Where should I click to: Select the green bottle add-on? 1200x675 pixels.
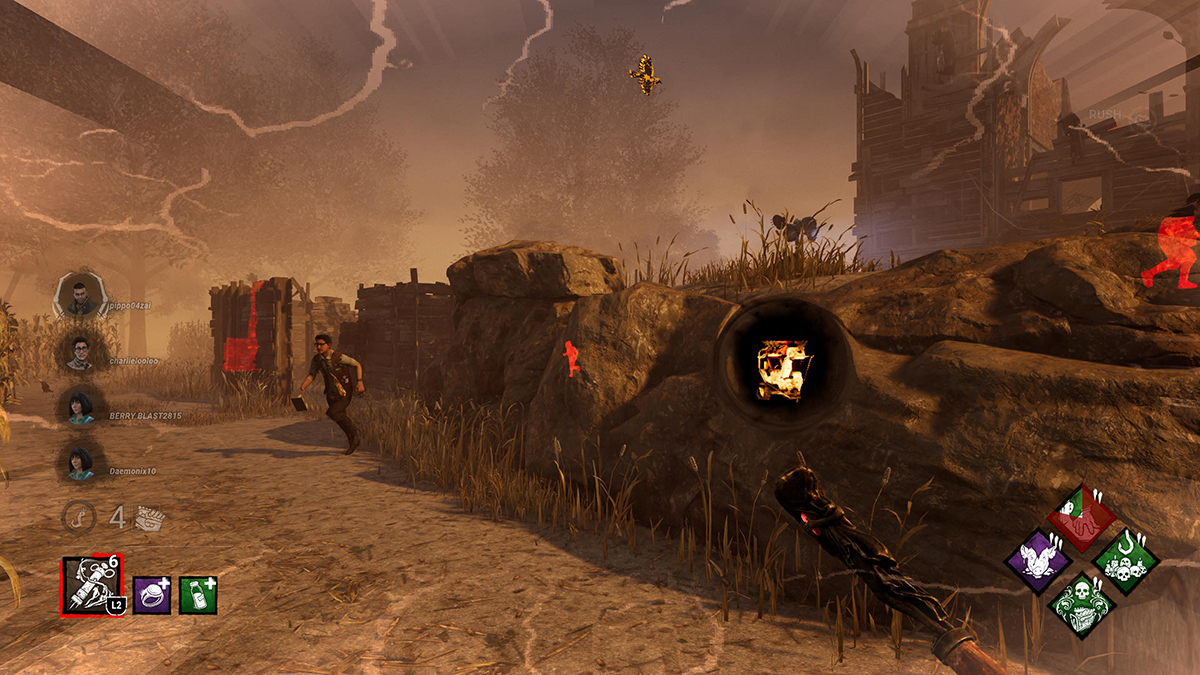point(198,595)
